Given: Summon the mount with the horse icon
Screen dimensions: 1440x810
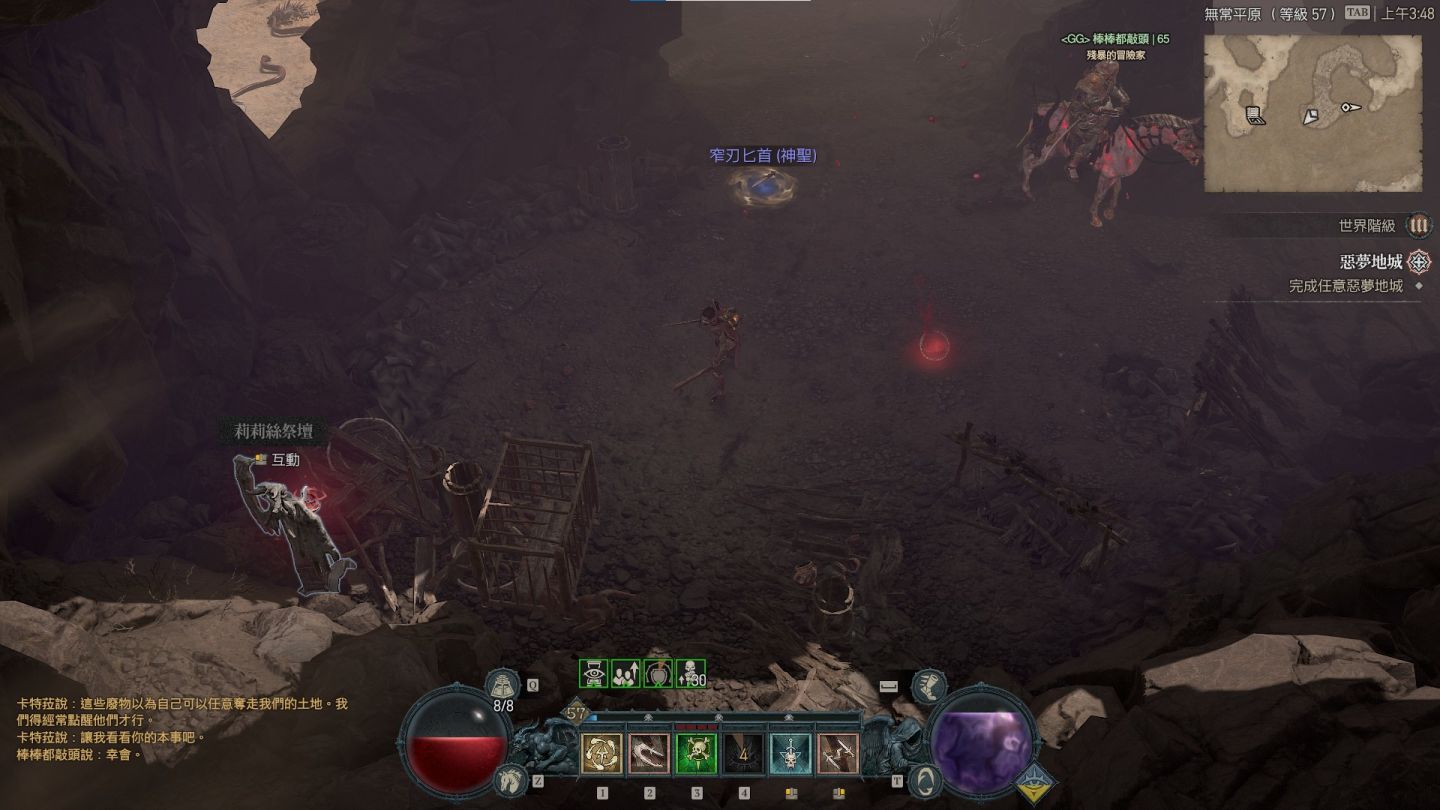Looking at the screenshot, I should click(x=509, y=778).
